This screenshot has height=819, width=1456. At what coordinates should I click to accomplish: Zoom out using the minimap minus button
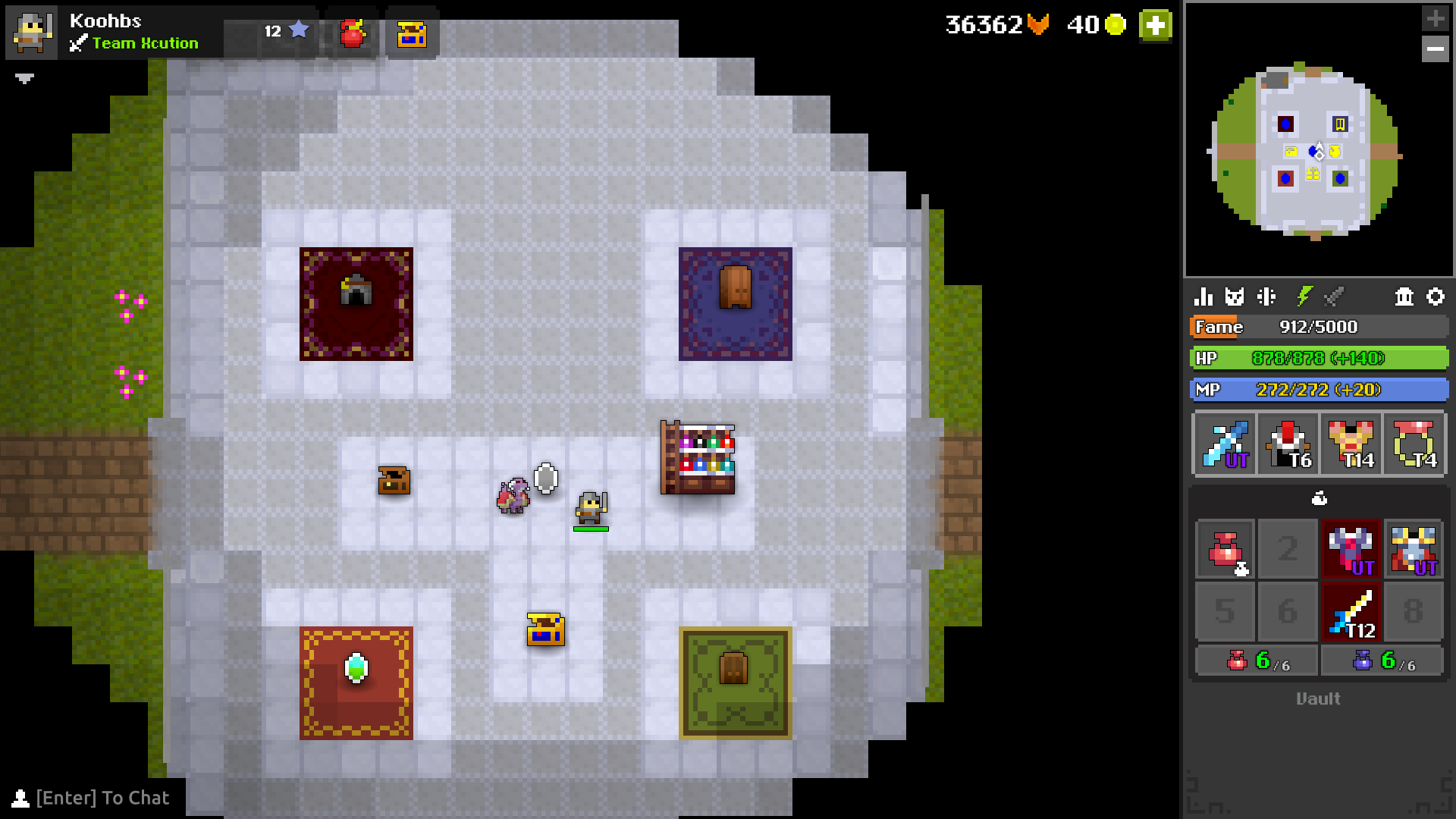1436,49
